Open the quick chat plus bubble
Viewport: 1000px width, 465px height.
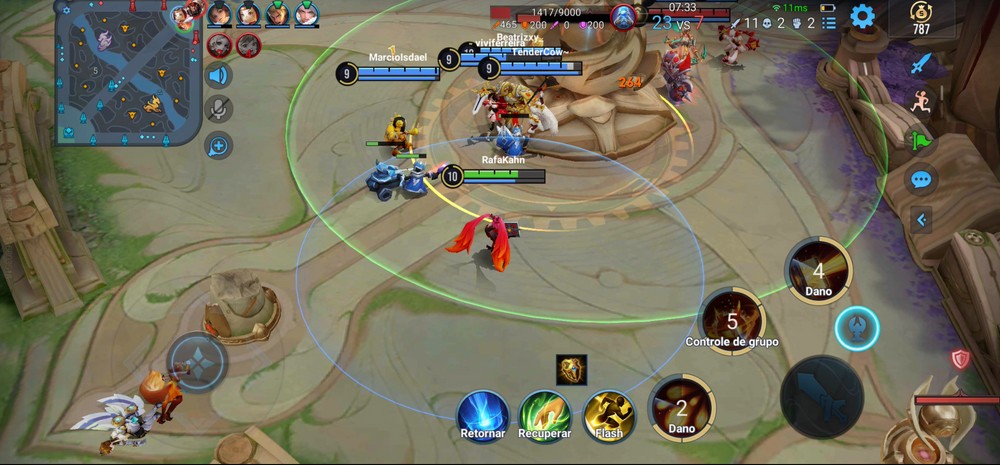point(218,146)
